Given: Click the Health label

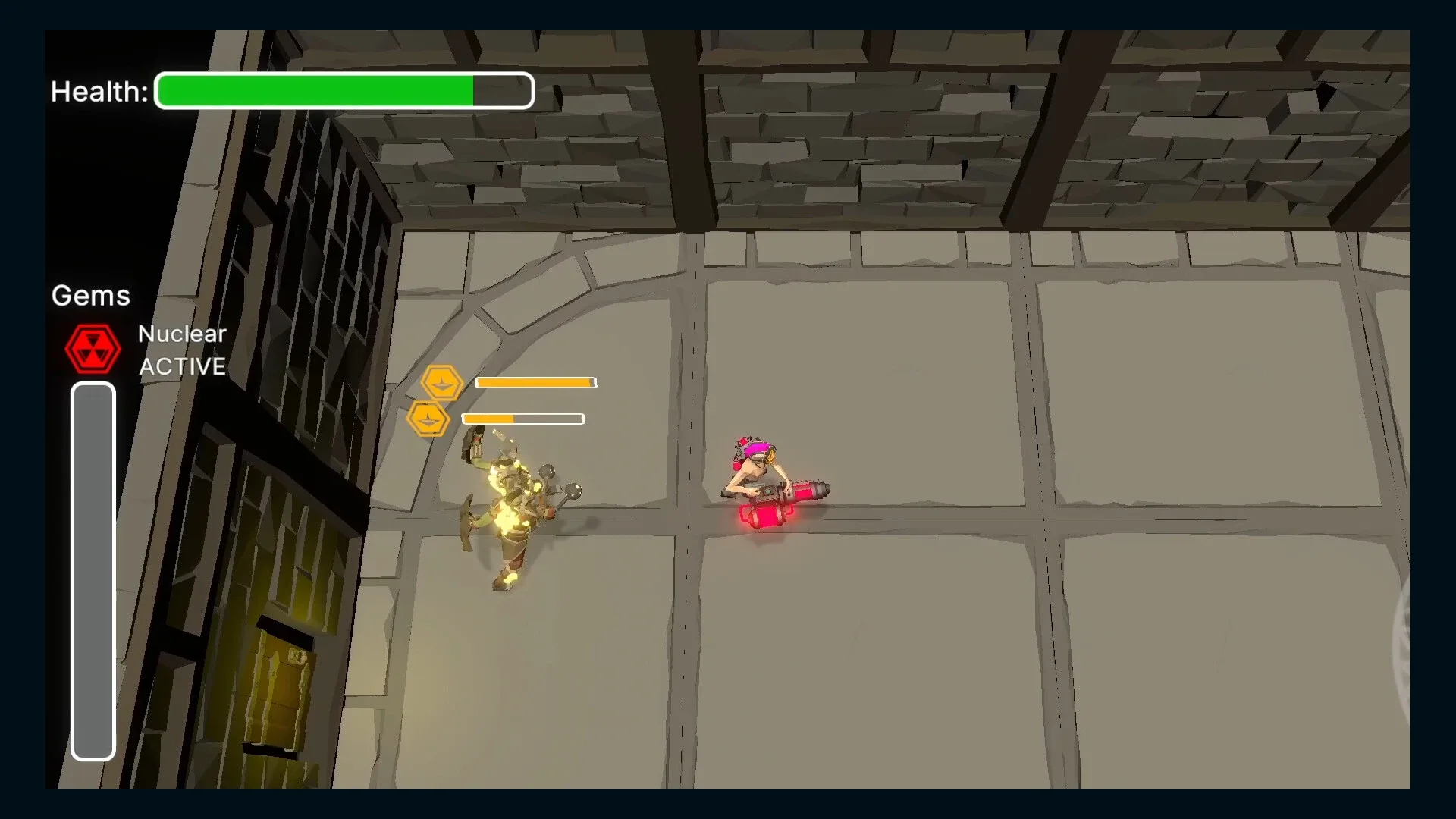Looking at the screenshot, I should point(99,91).
